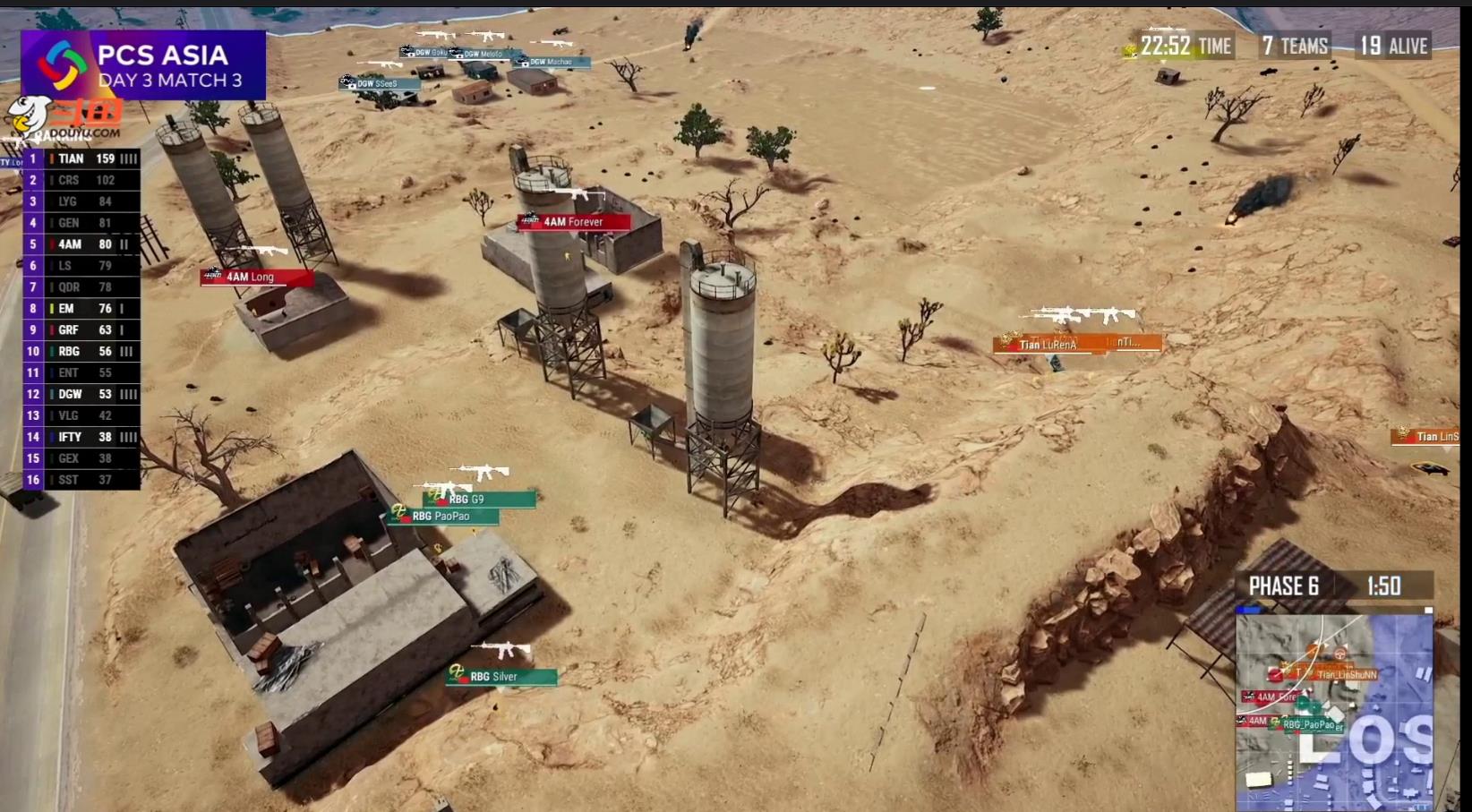Screen dimensions: 1472x812
Task: Select the Tian LuRenA player tag
Action: click(1048, 344)
